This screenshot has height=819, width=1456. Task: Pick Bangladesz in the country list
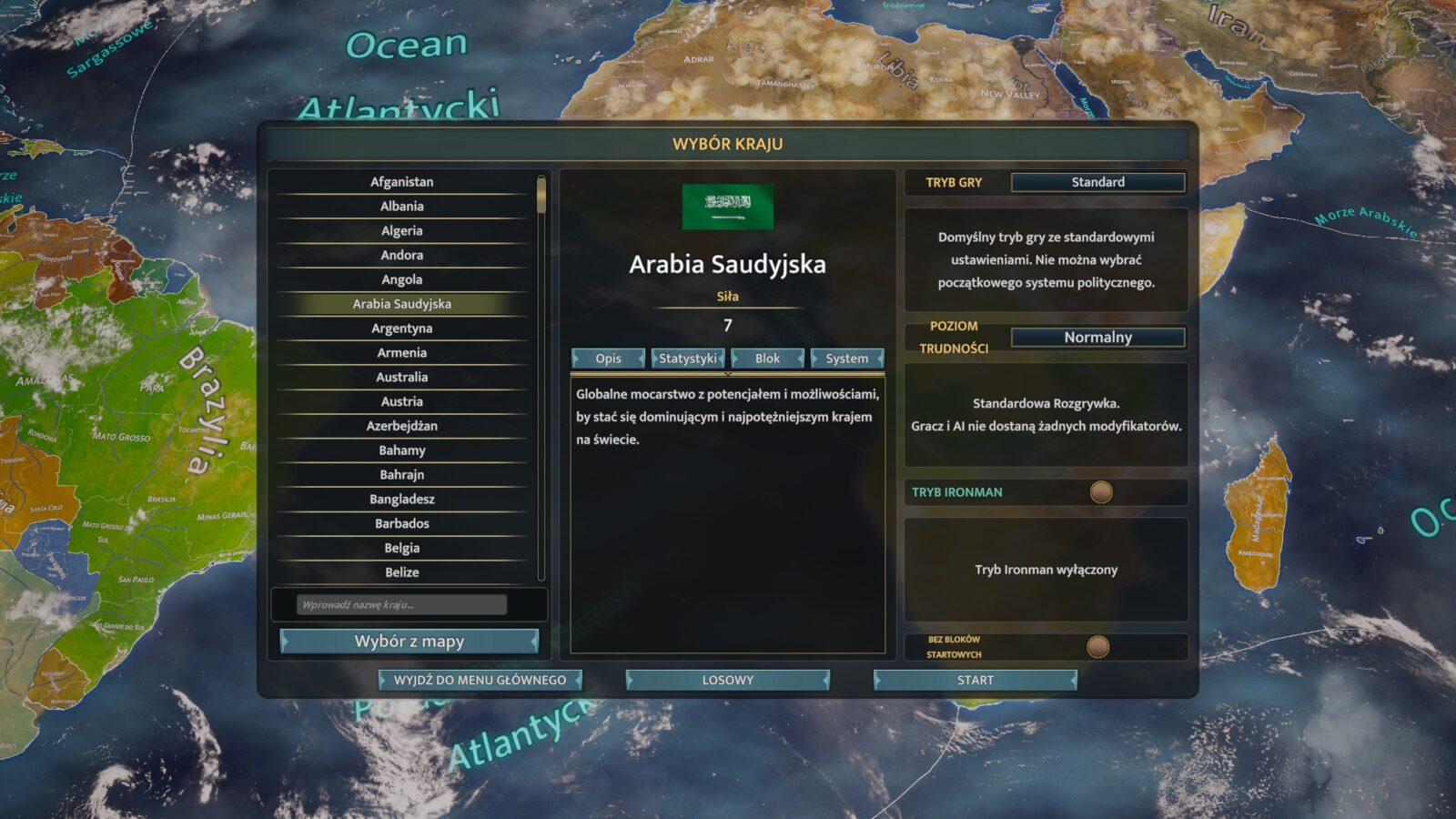401,499
